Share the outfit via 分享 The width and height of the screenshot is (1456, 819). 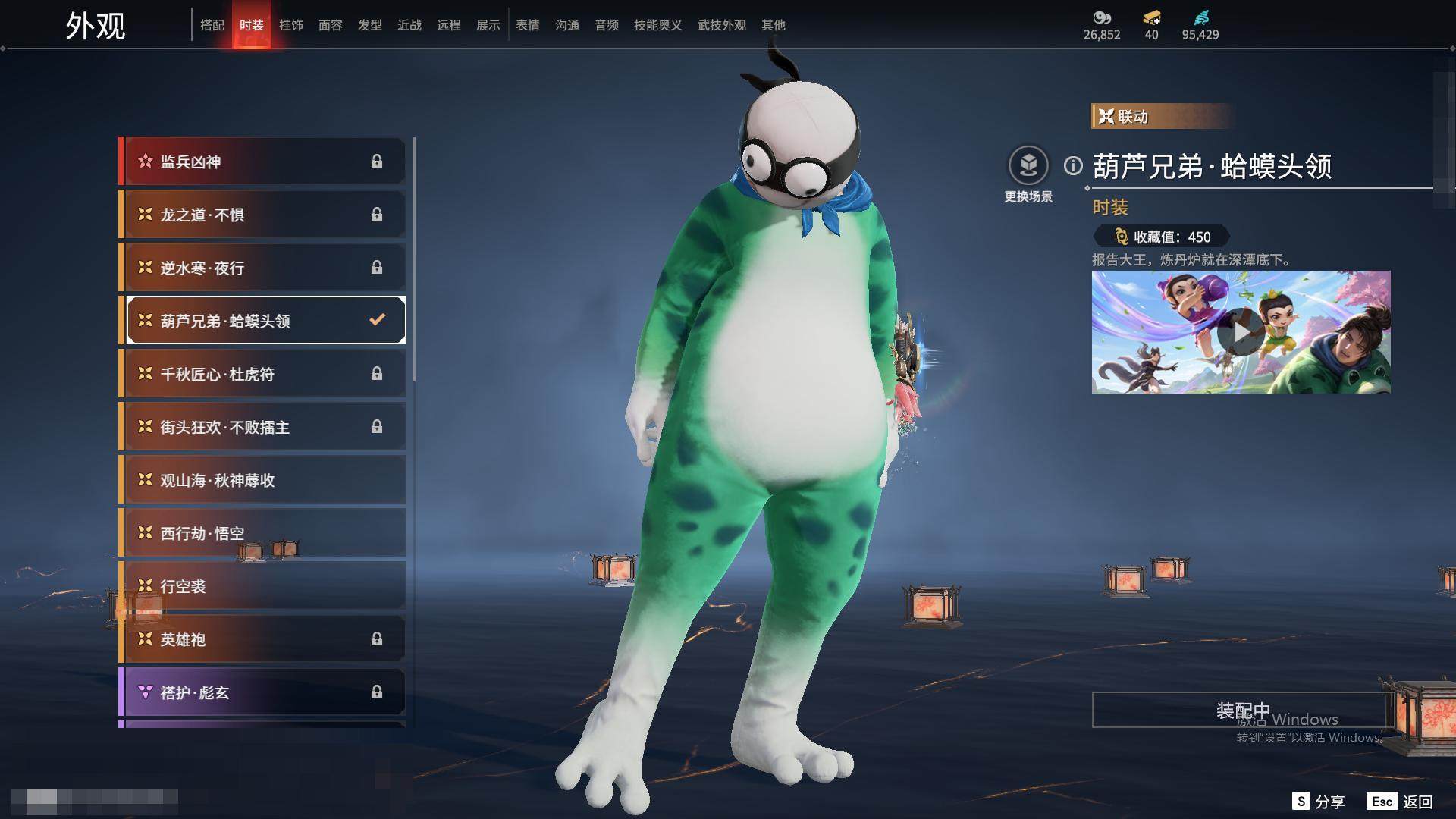pos(1319,802)
